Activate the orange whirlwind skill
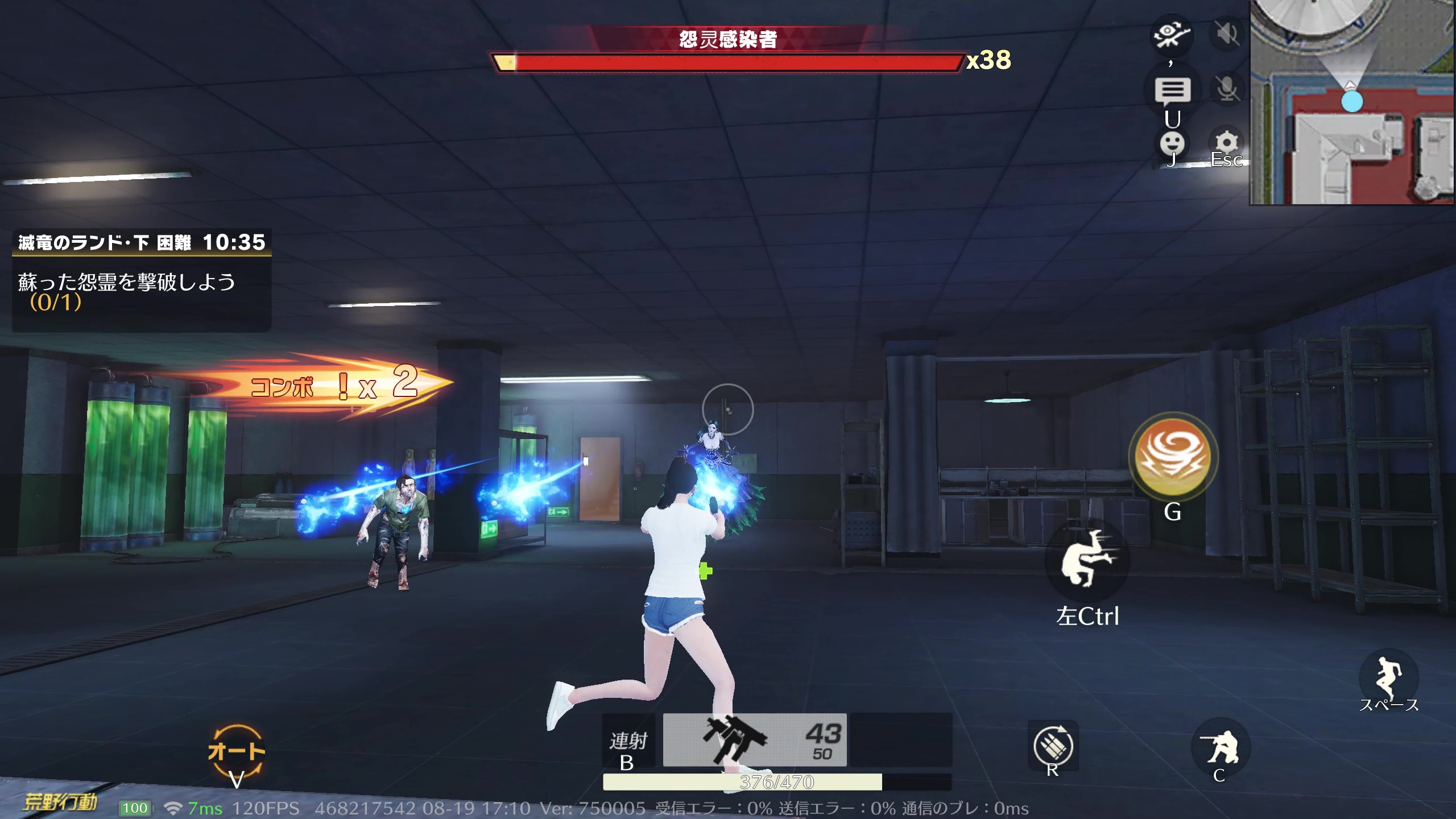The image size is (1456, 819). pyautogui.click(x=1173, y=457)
